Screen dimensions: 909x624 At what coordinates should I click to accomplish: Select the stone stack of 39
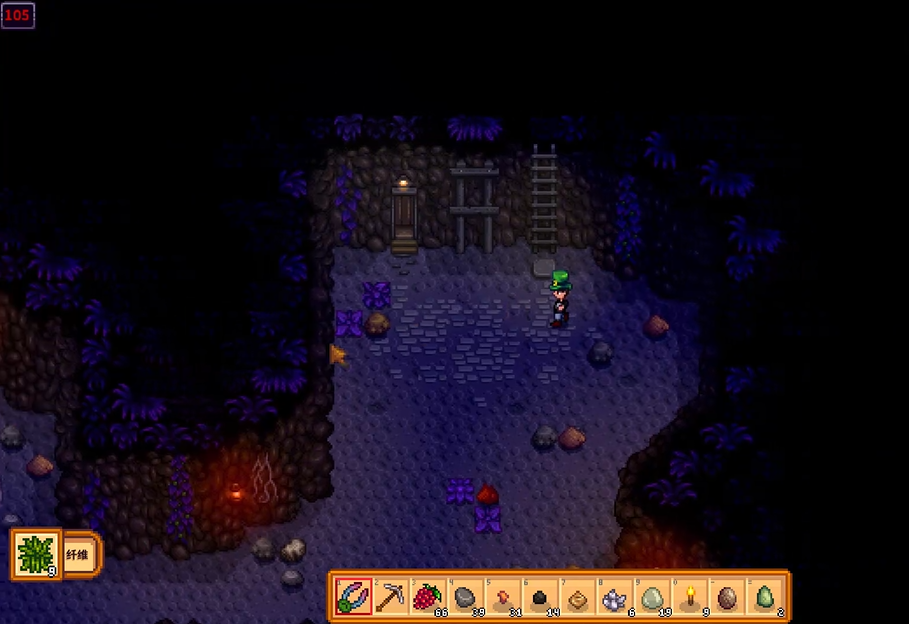pyautogui.click(x=464, y=596)
